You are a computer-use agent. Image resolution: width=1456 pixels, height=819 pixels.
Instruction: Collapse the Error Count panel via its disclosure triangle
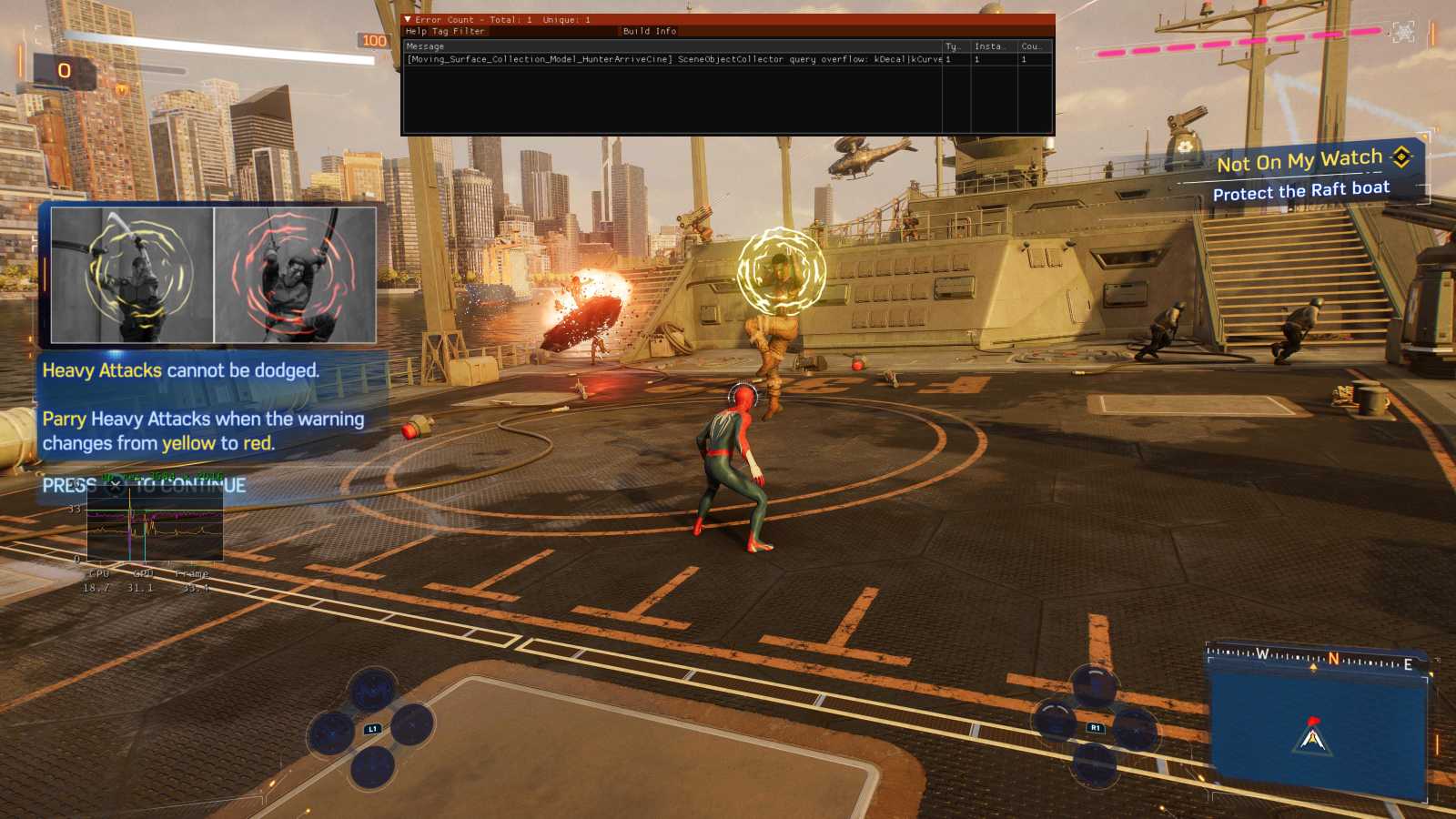tap(409, 19)
